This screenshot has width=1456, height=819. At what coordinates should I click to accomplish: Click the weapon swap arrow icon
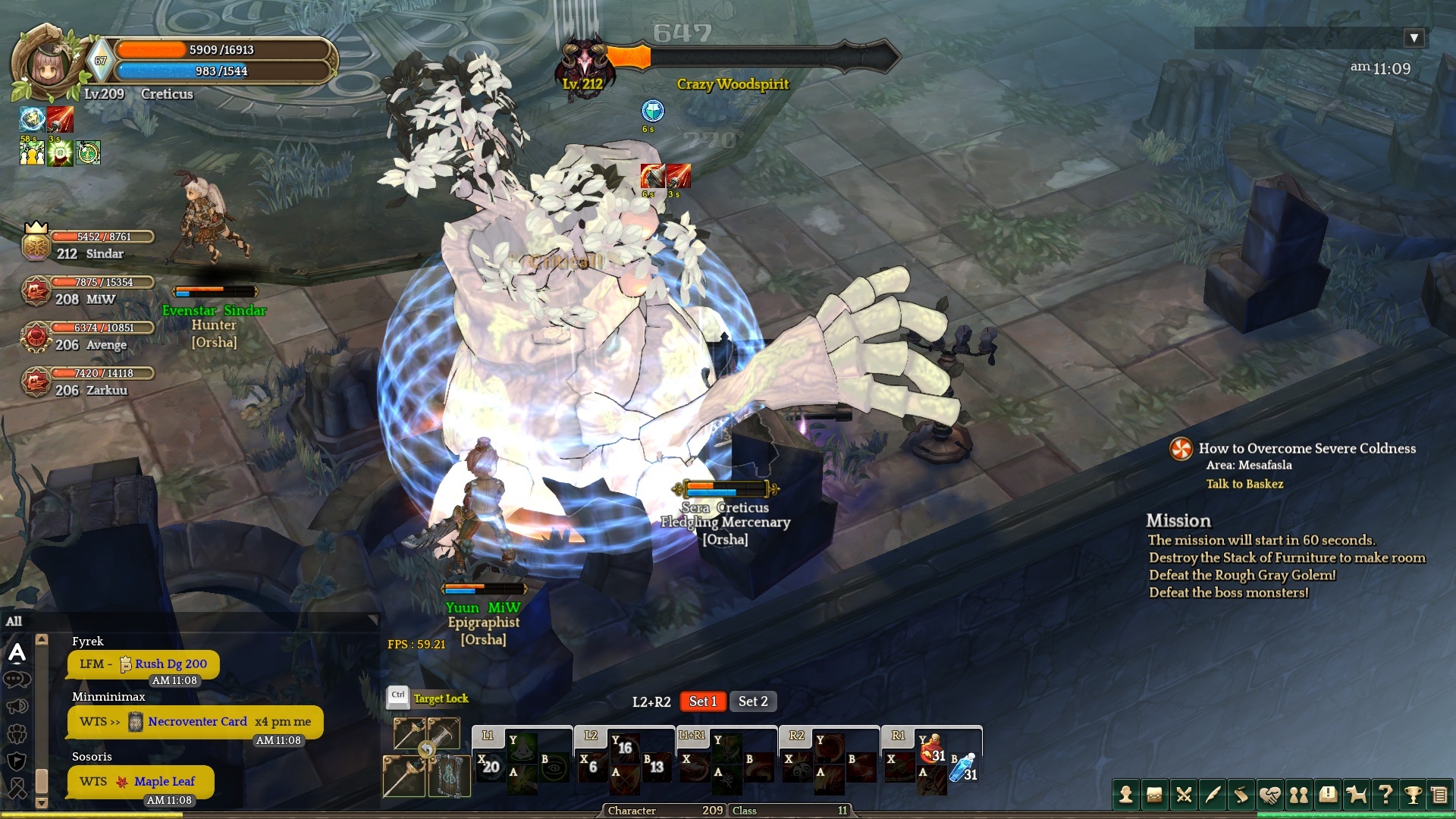pos(427,750)
